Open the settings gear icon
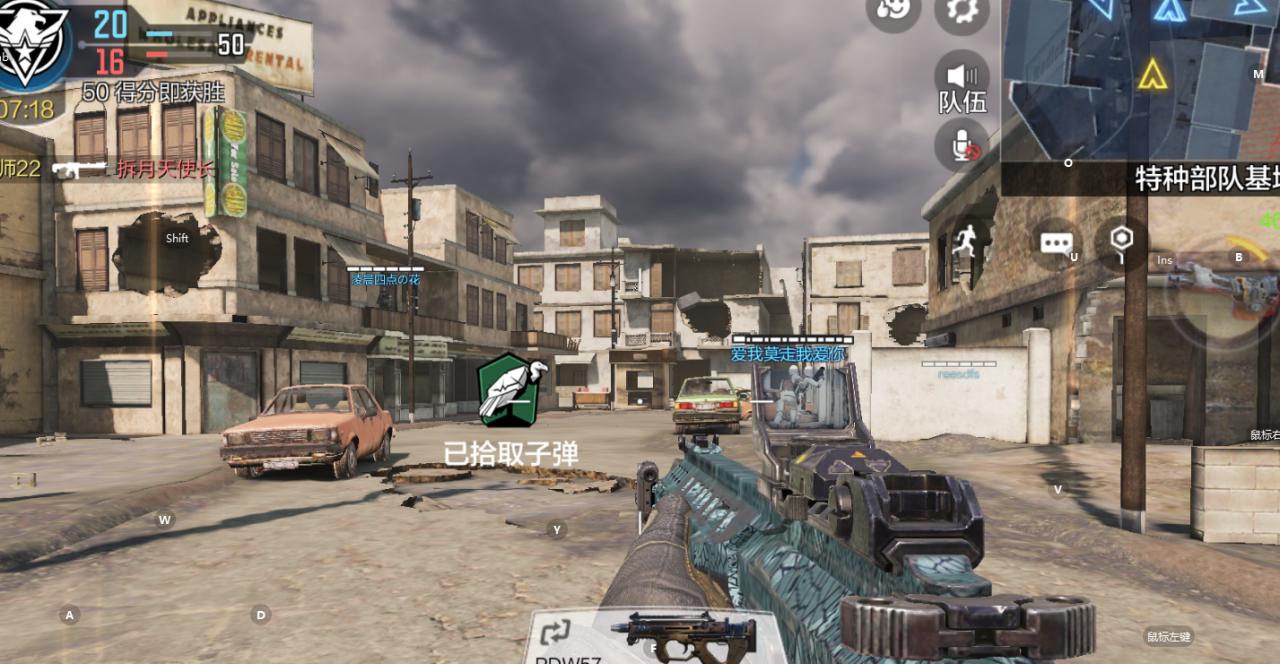Screen dimensions: 1280x664 [x=961, y=12]
